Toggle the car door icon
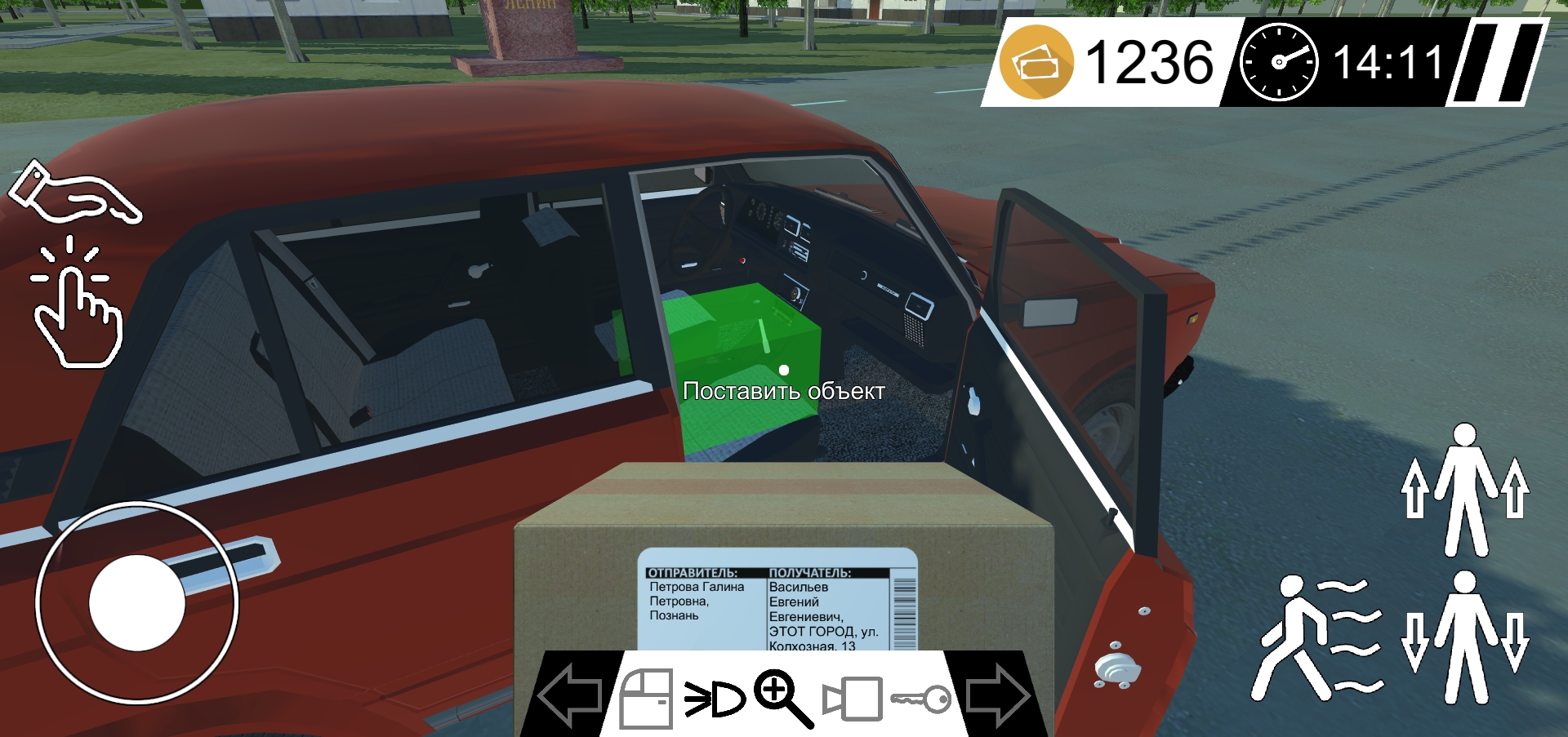Viewport: 1568px width, 737px height. coord(646,699)
